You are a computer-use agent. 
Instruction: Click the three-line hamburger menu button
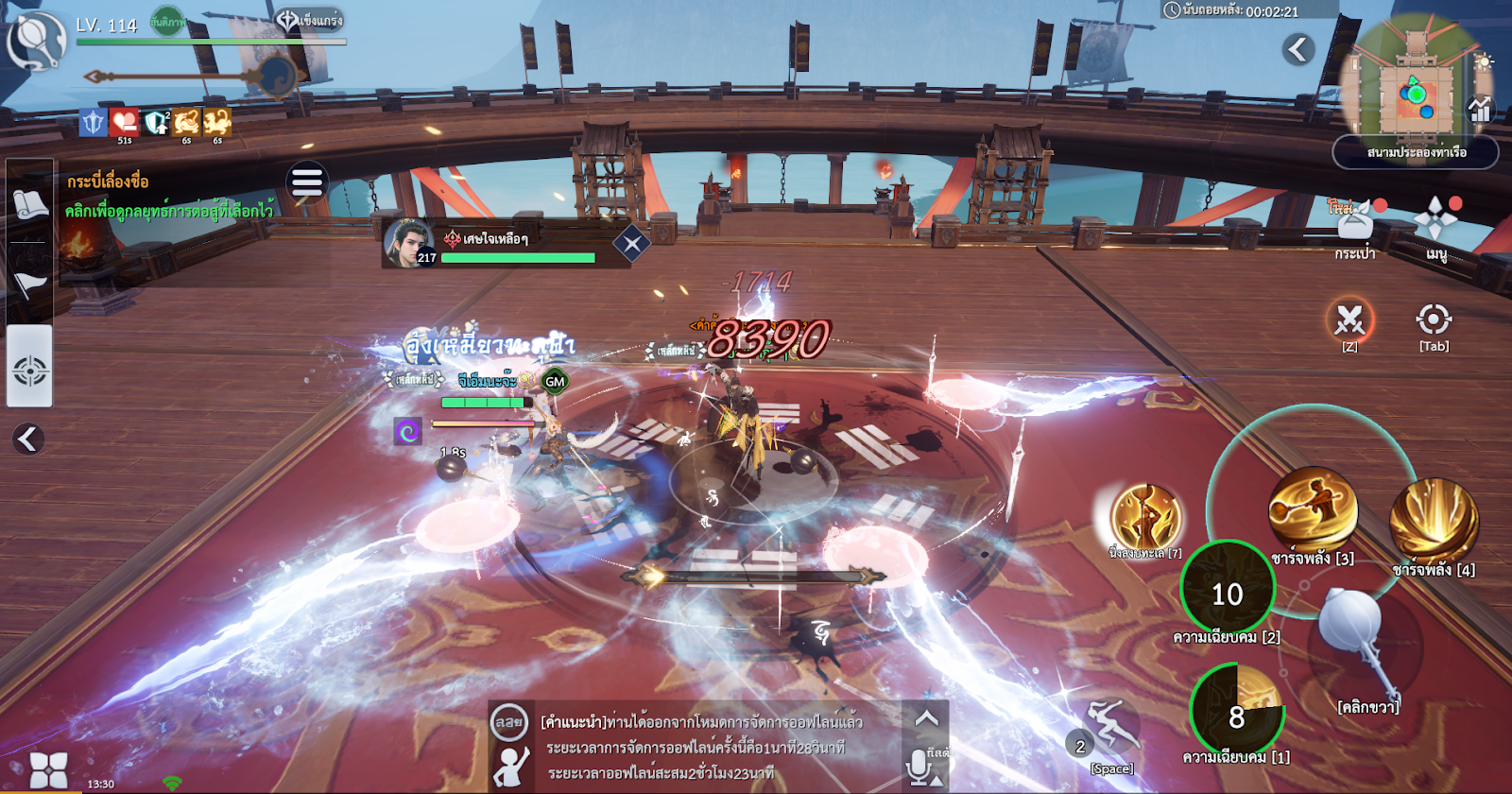tap(307, 181)
